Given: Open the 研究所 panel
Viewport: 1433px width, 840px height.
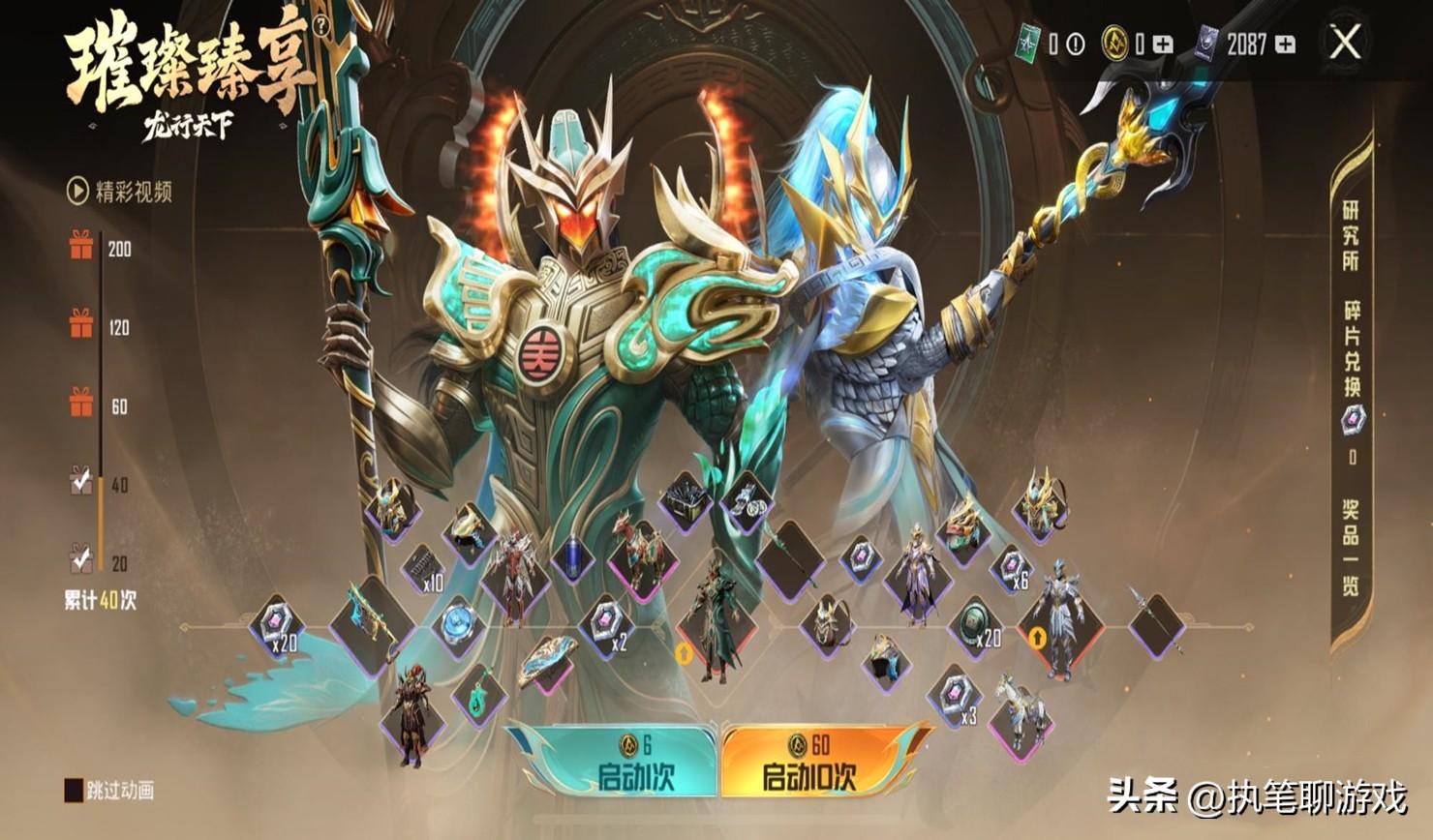Looking at the screenshot, I should [1351, 235].
